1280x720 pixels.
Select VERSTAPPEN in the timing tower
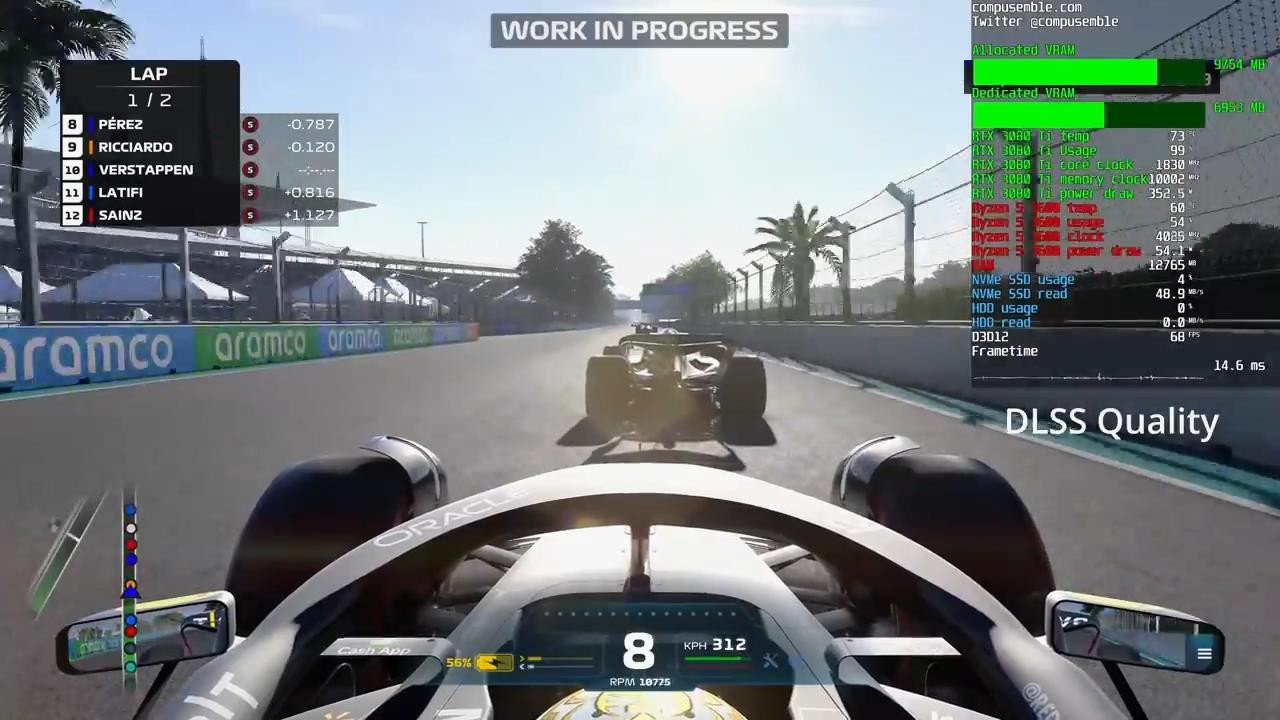point(146,169)
